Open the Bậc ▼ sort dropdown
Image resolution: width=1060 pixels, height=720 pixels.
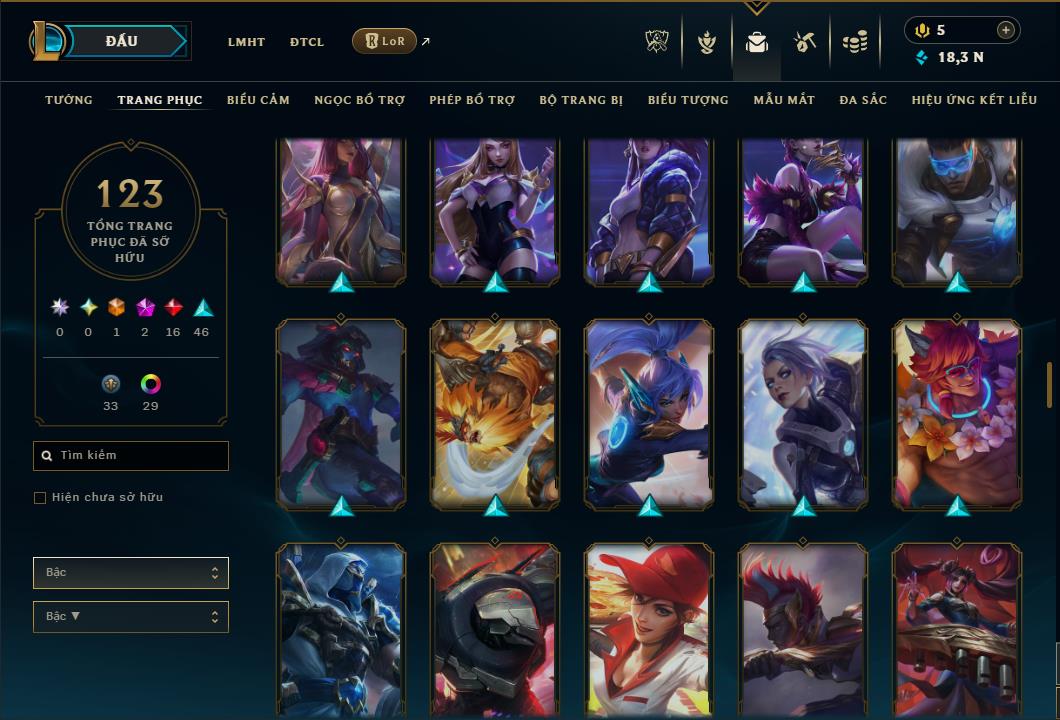coord(130,617)
